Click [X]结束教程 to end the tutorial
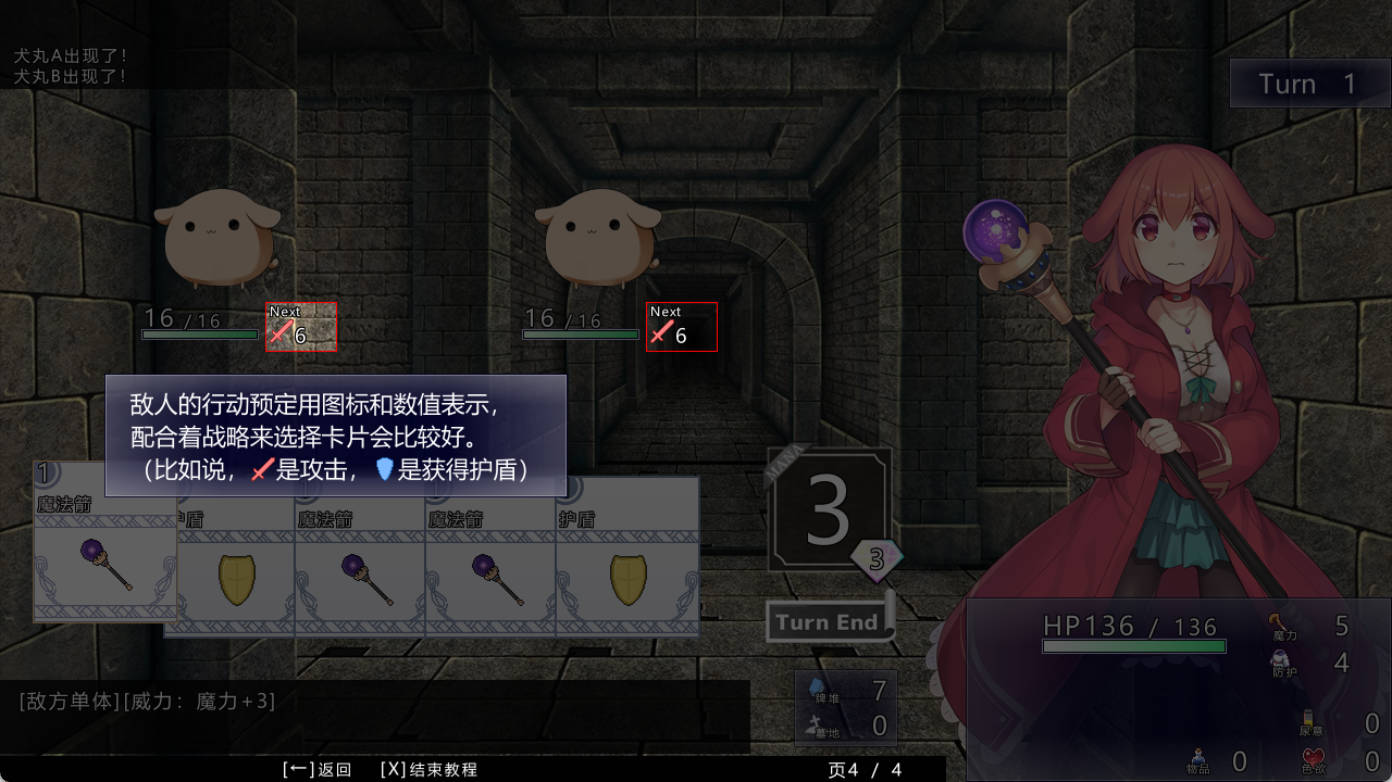The height and width of the screenshot is (782, 1392). (429, 769)
